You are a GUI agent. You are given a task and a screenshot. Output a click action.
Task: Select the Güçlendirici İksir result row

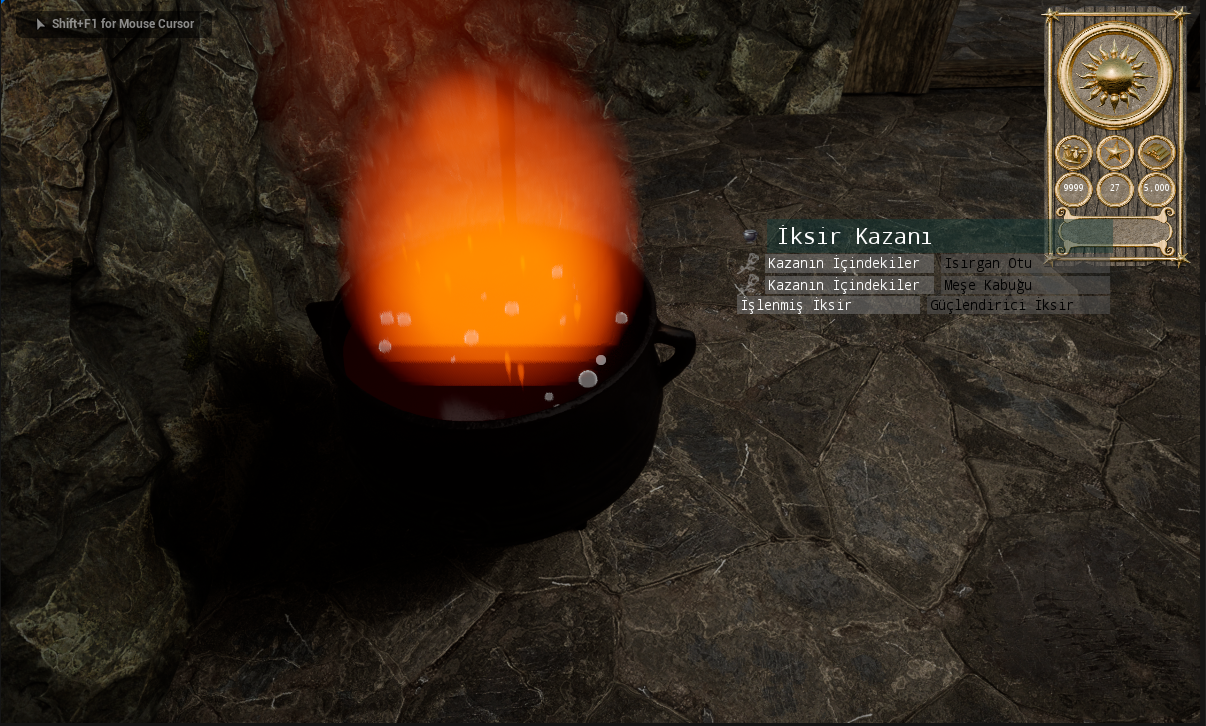(1017, 305)
